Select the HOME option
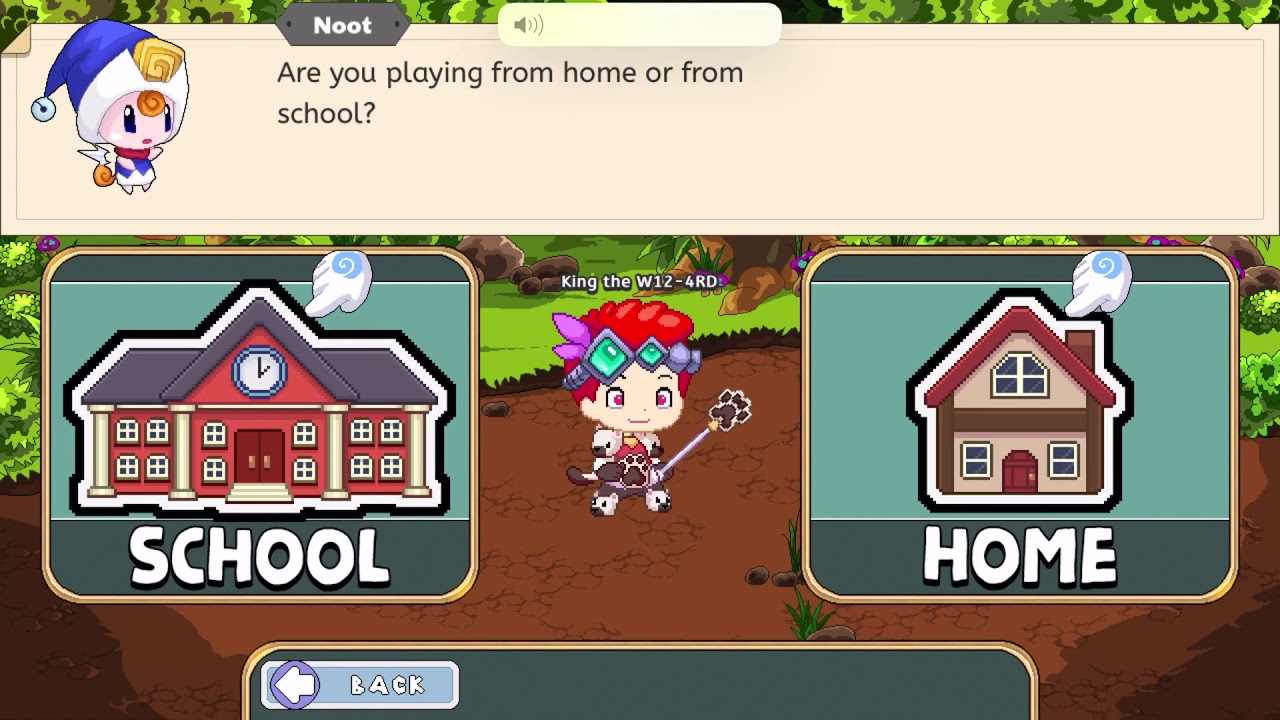Viewport: 1280px width, 720px height. [1019, 425]
